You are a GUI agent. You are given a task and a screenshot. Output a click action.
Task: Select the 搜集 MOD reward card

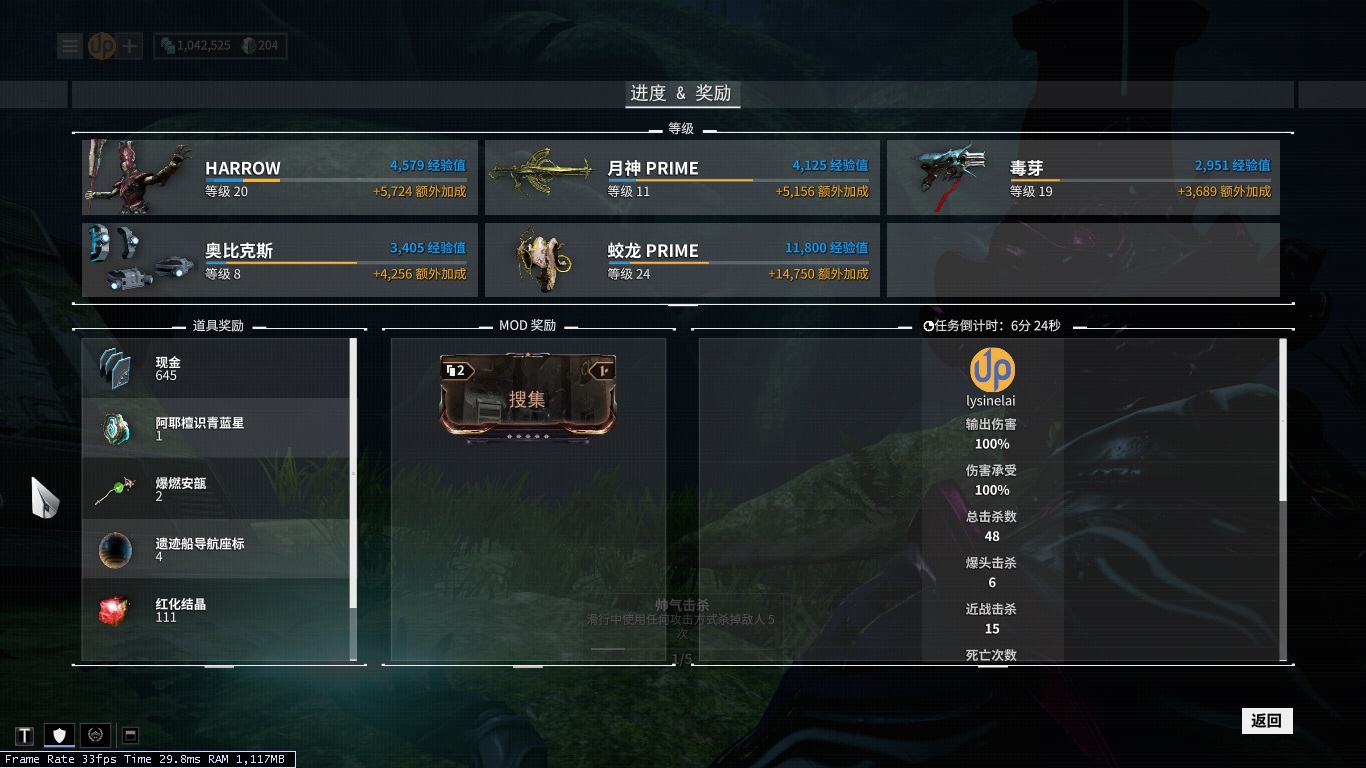(x=528, y=399)
